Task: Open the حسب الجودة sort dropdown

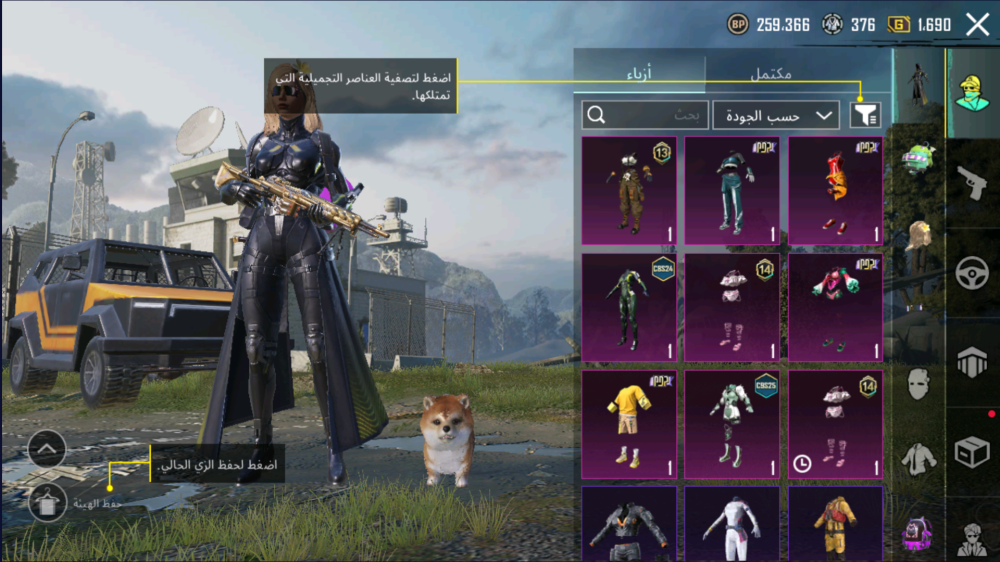Action: click(776, 115)
